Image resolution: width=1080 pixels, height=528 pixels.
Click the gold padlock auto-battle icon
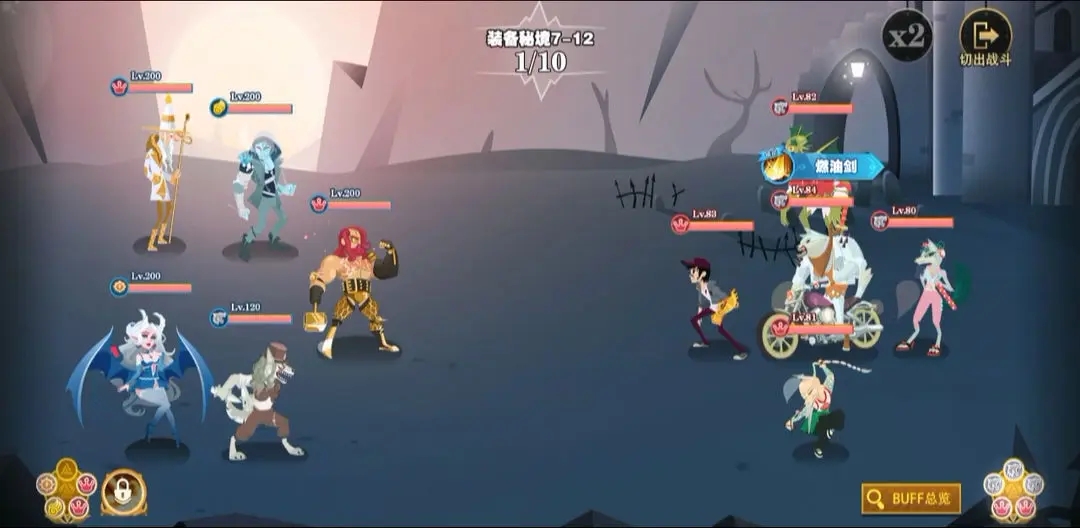click(x=124, y=492)
